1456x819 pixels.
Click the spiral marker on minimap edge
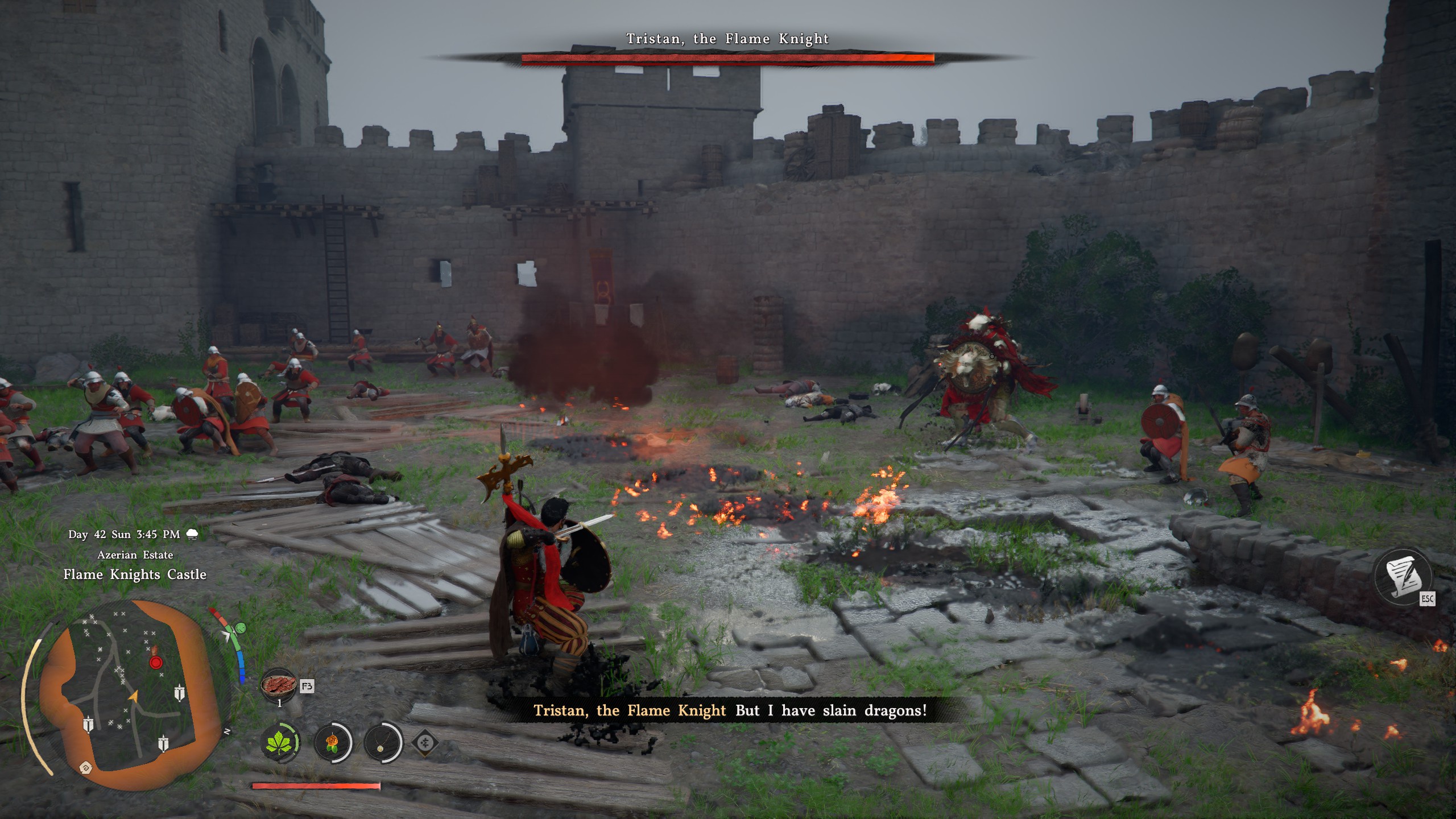86,768
